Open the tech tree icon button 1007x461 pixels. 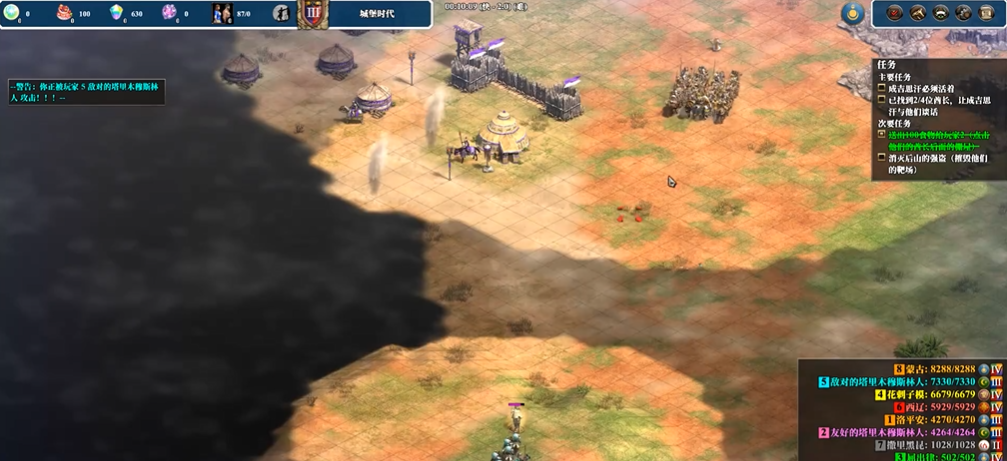(963, 13)
